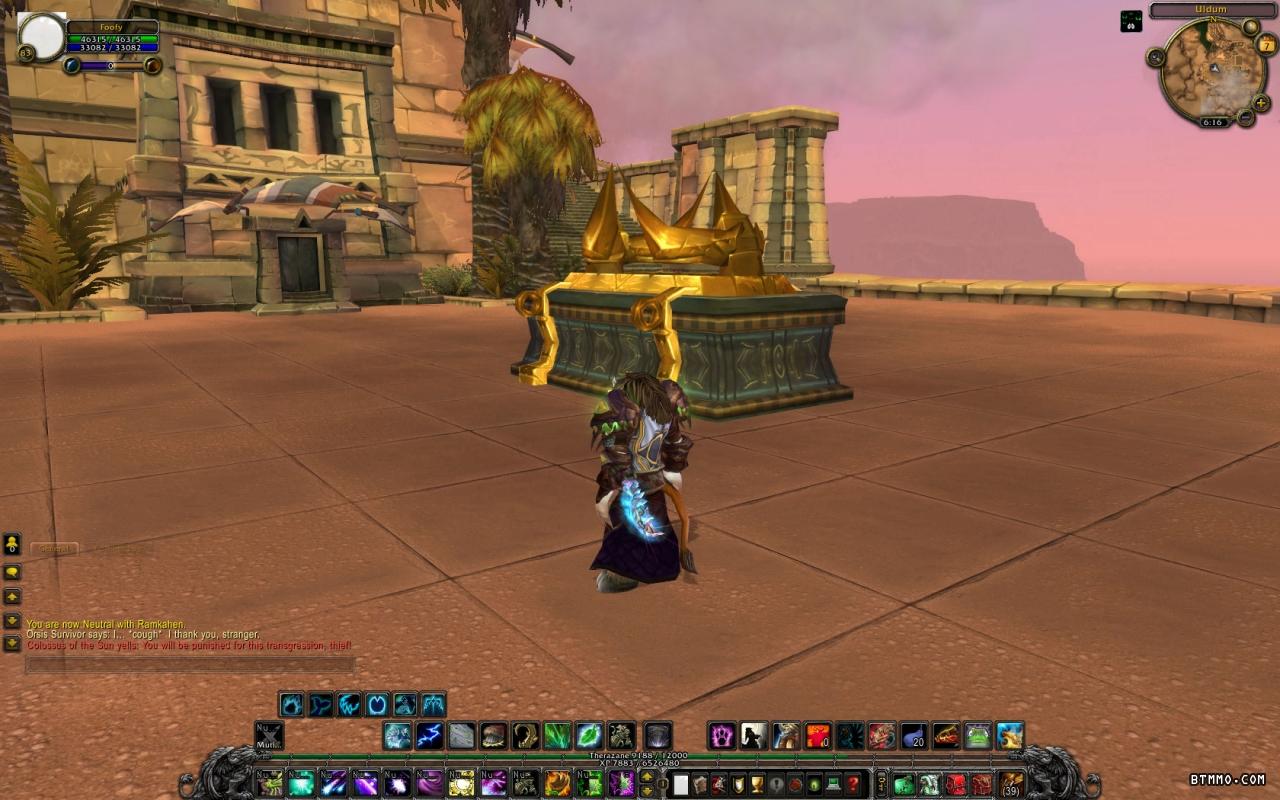Viewport: 1280px width, 800px height.
Task: Zoom in on the minimap
Action: (x=1261, y=102)
